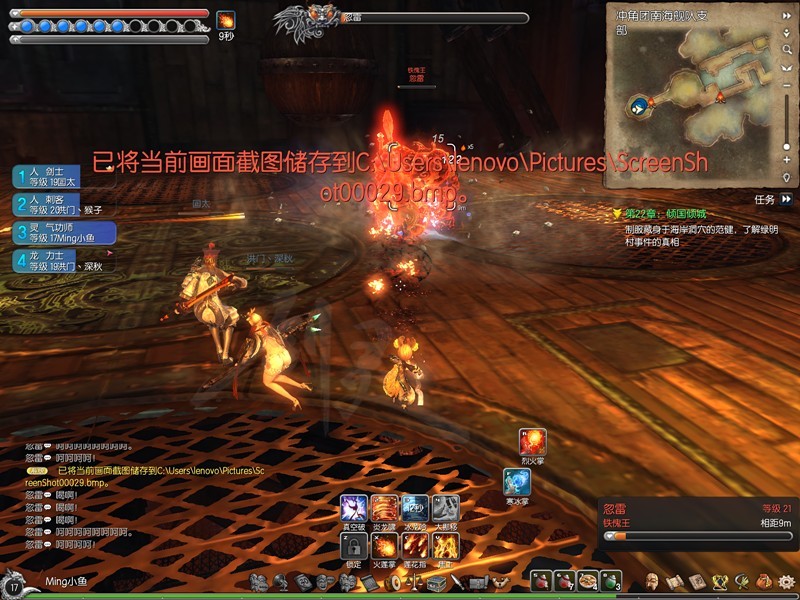Viewport: 800px width, 600px height.
Task: Open the inventory bag icon
Action: 765,581
